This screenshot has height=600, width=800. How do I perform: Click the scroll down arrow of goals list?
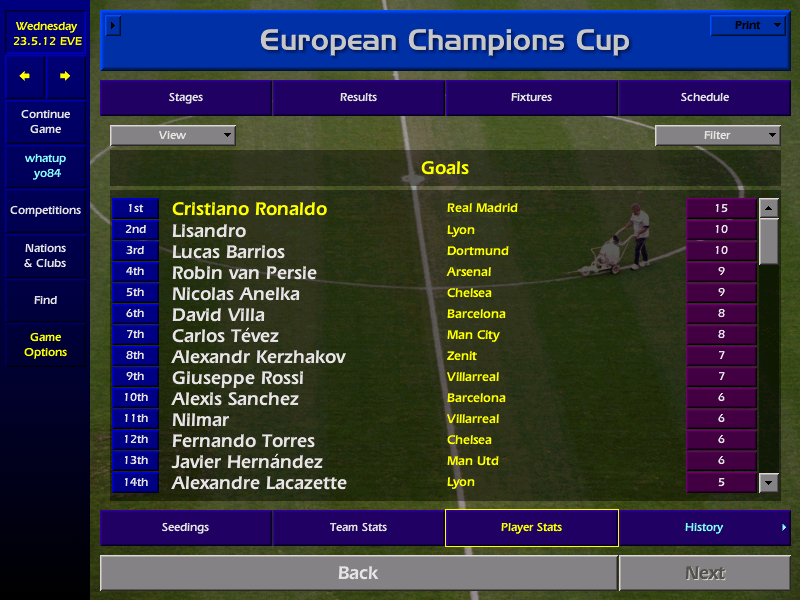(x=768, y=483)
